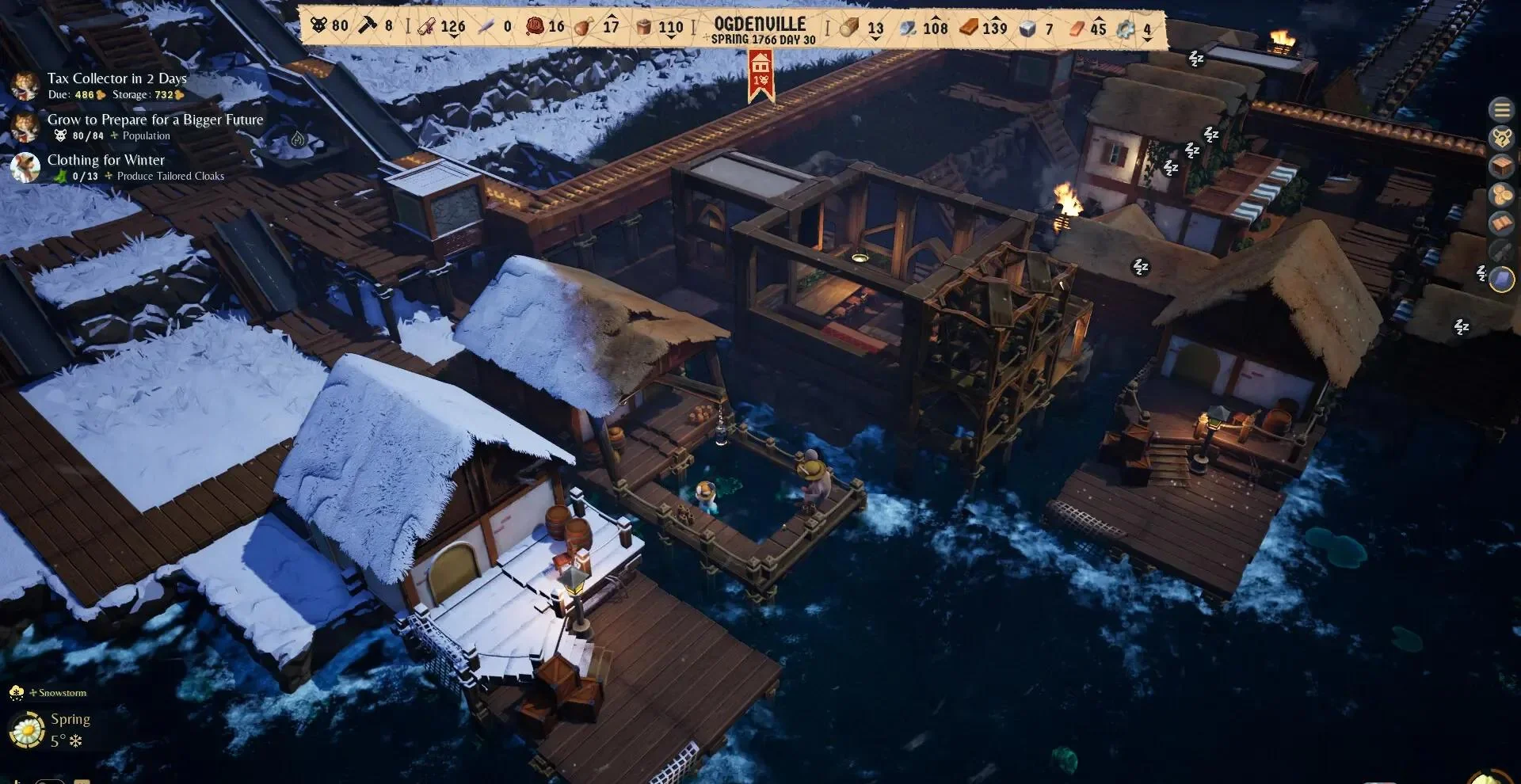Click the wood log resource icon
The height and width of the screenshot is (784, 1521).
[x=849, y=28]
